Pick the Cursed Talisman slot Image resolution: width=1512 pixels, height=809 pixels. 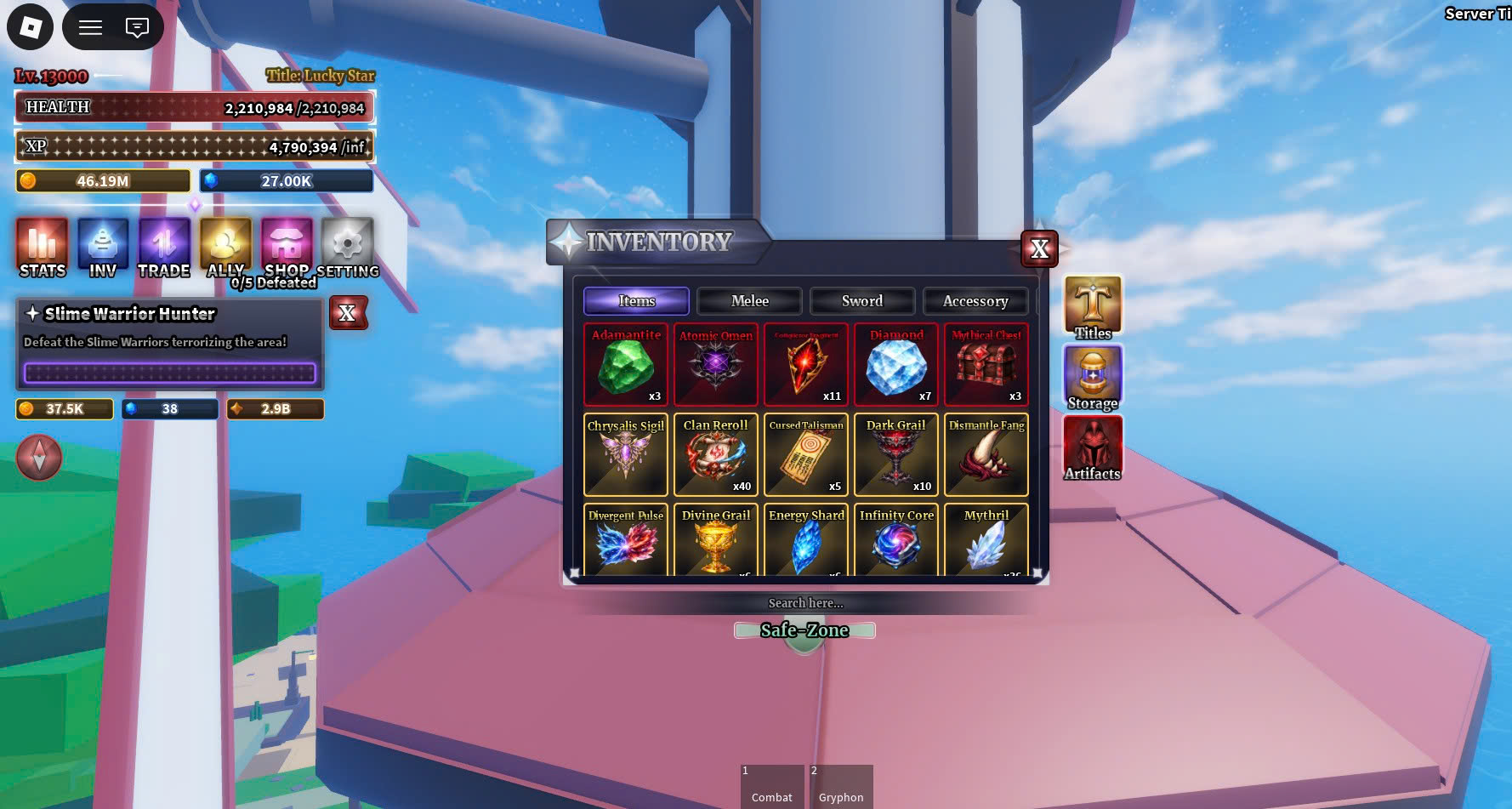pyautogui.click(x=806, y=455)
